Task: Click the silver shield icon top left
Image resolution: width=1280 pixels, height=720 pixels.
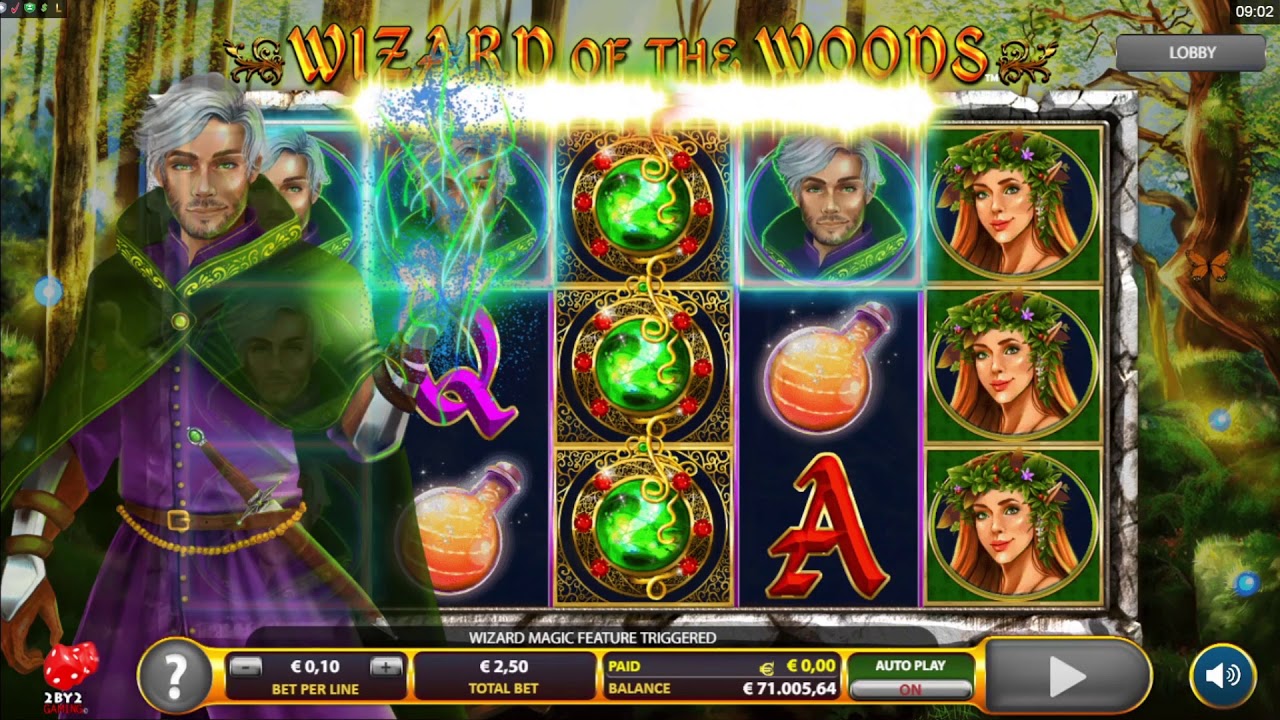Action: point(3,8)
